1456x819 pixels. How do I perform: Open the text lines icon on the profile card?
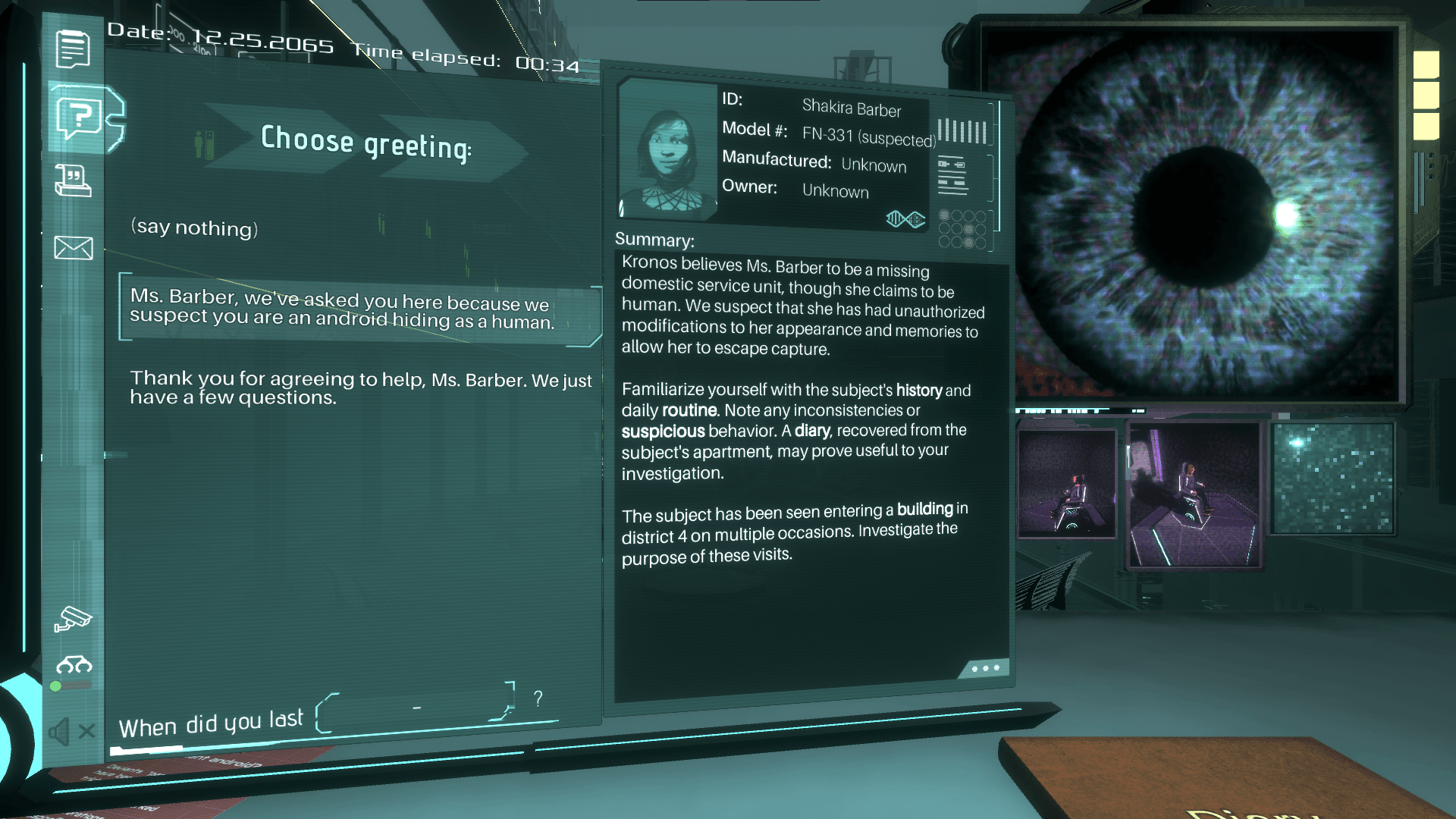[952, 175]
